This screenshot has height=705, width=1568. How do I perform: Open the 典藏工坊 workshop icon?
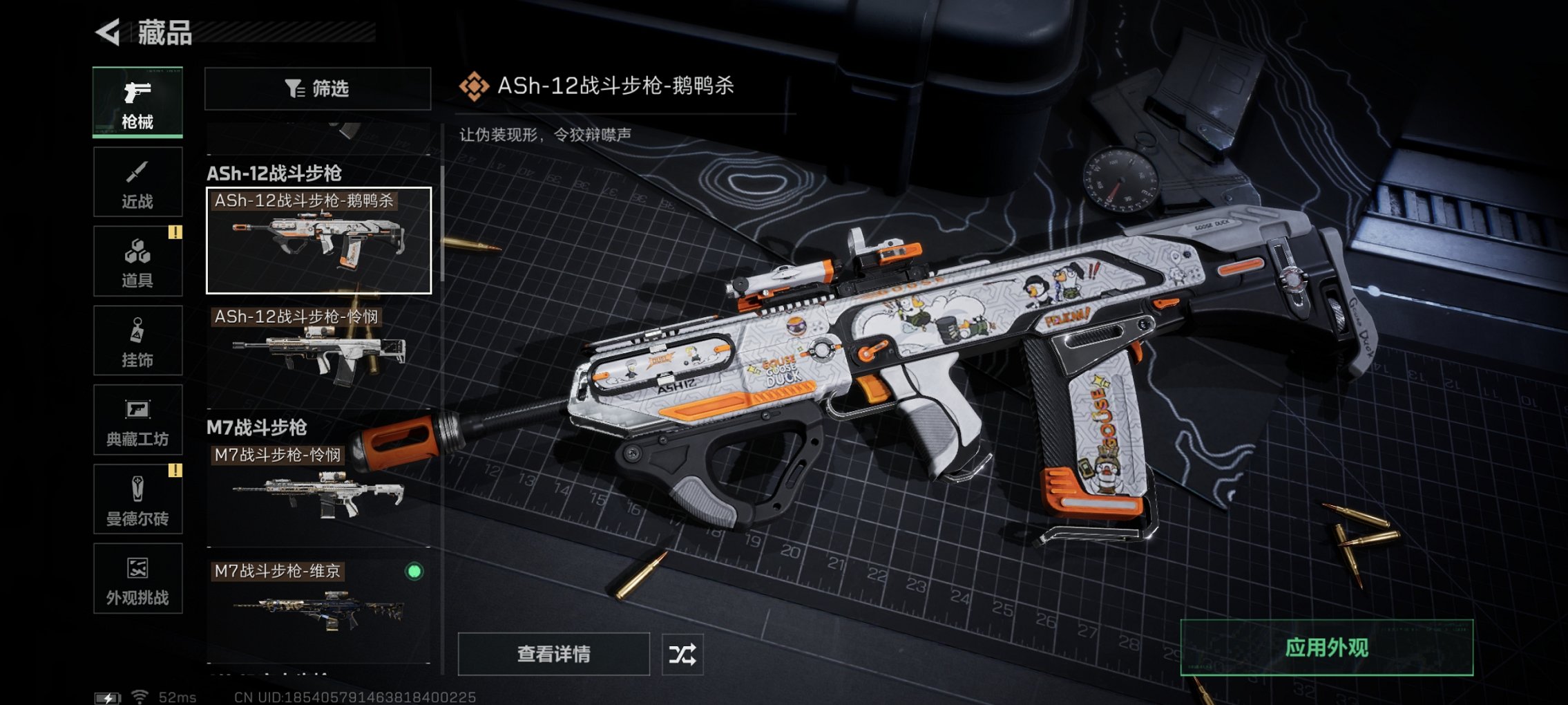(x=137, y=420)
